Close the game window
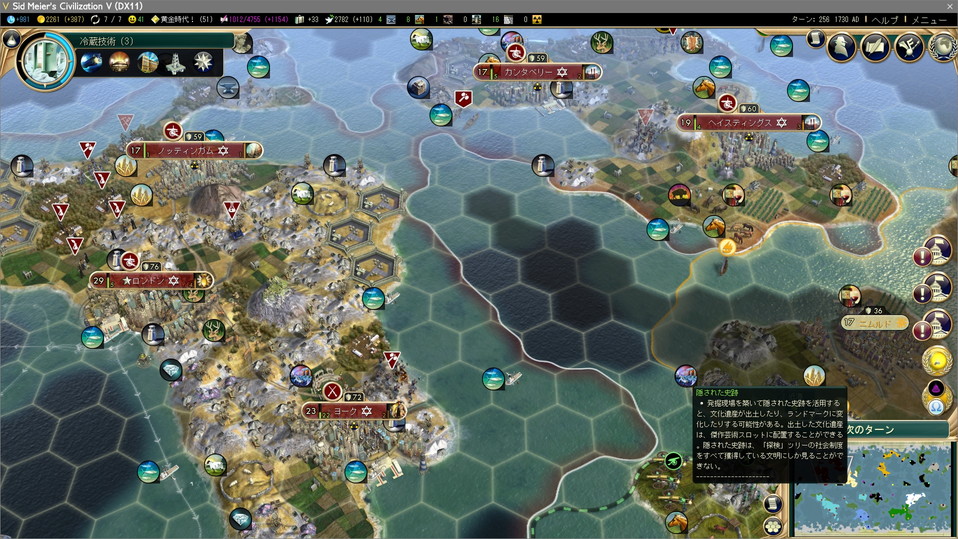This screenshot has height=539, width=958. pyautogui.click(x=949, y=6)
